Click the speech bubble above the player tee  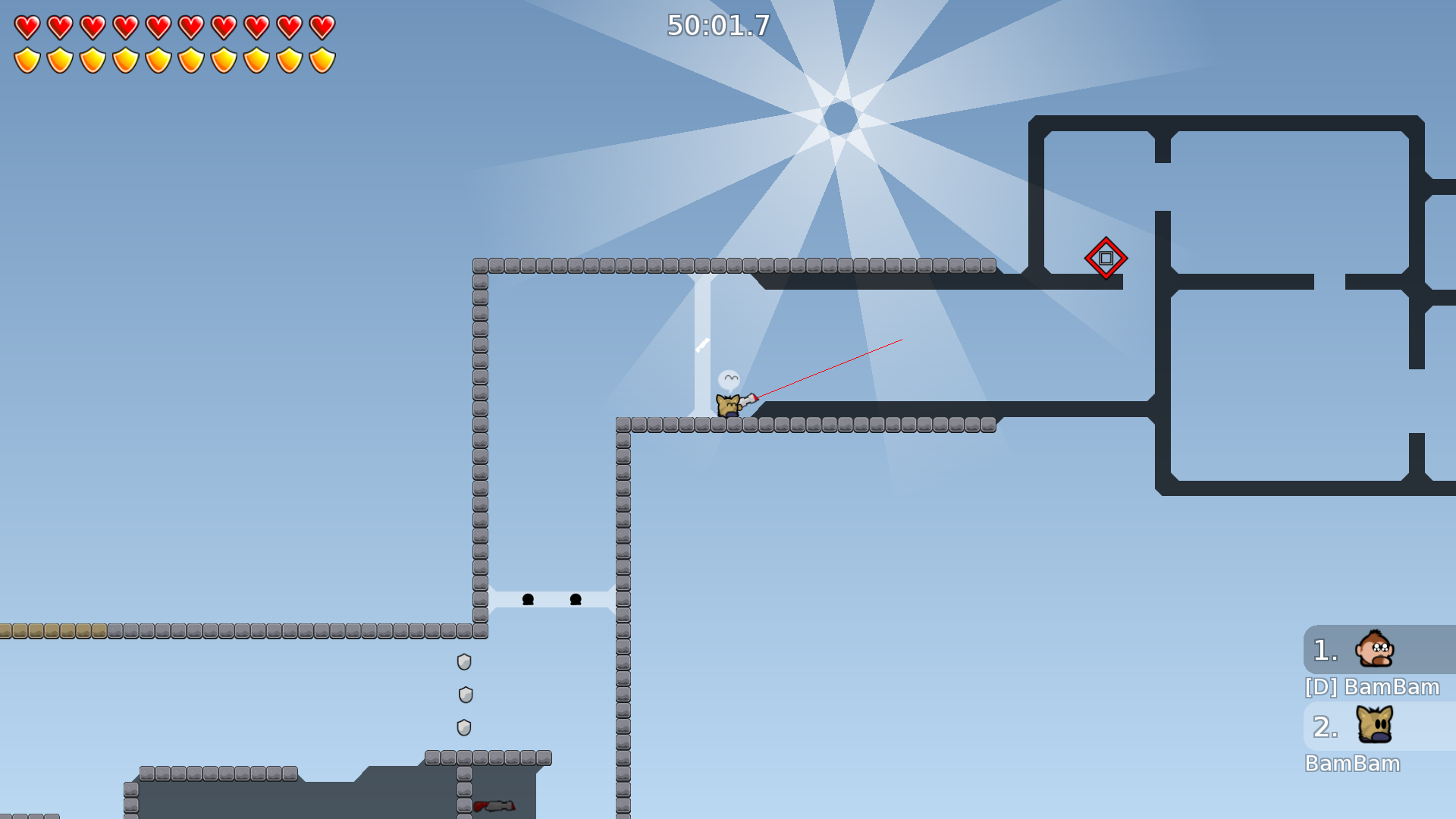coord(730,376)
